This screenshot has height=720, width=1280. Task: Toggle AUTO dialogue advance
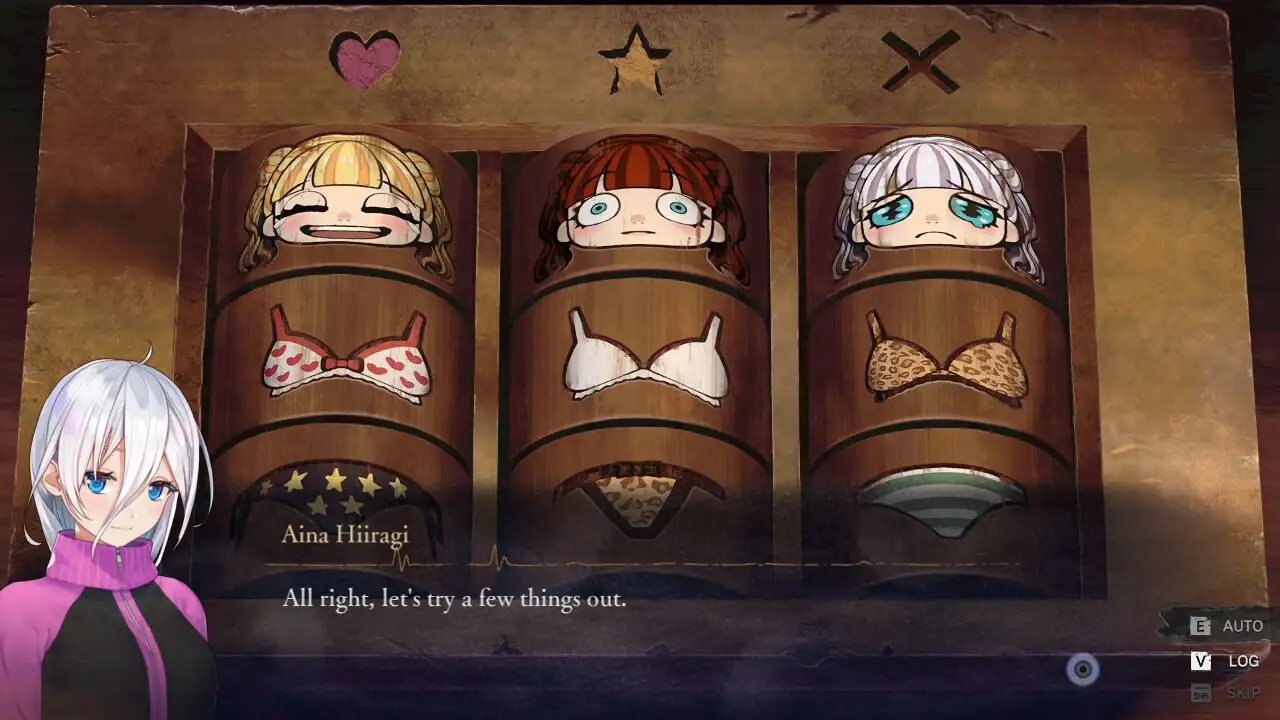(x=1228, y=626)
